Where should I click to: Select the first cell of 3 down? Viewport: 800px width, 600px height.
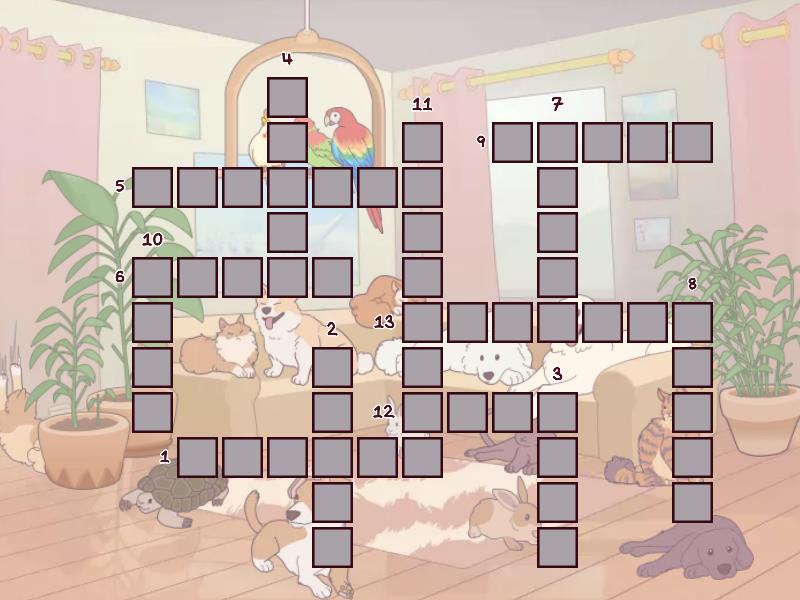pyautogui.click(x=557, y=412)
